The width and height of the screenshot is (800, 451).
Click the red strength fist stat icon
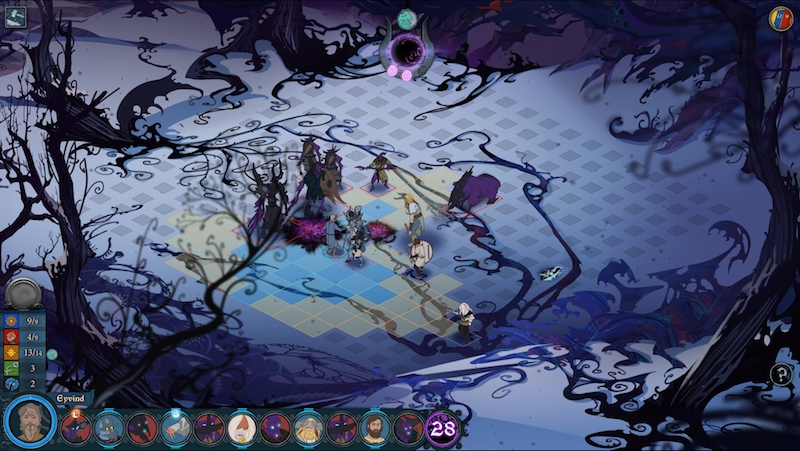(x=11, y=337)
